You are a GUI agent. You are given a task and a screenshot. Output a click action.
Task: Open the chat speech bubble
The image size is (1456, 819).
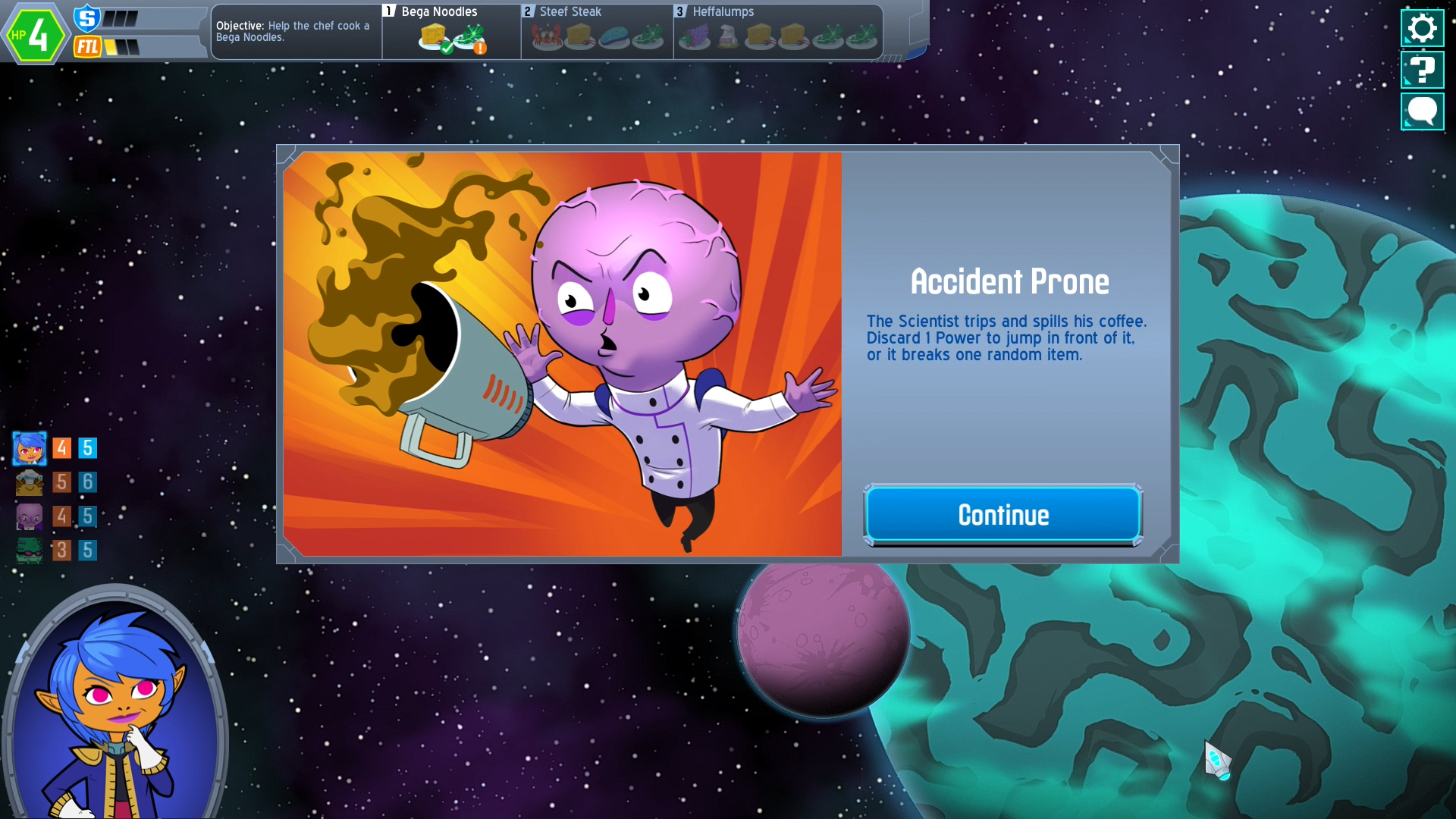[x=1422, y=112]
